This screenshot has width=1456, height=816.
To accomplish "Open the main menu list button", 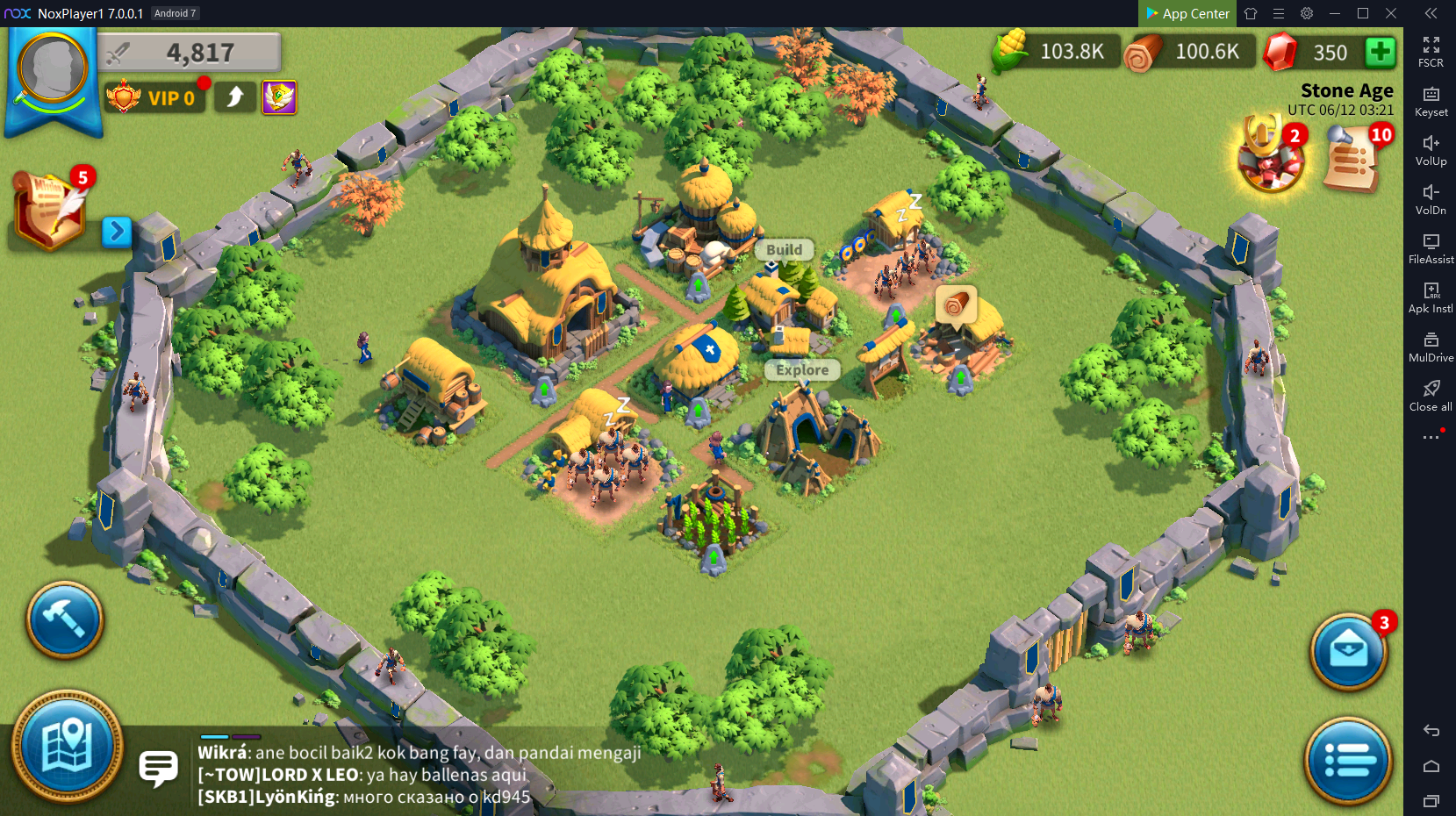I will click(1348, 761).
